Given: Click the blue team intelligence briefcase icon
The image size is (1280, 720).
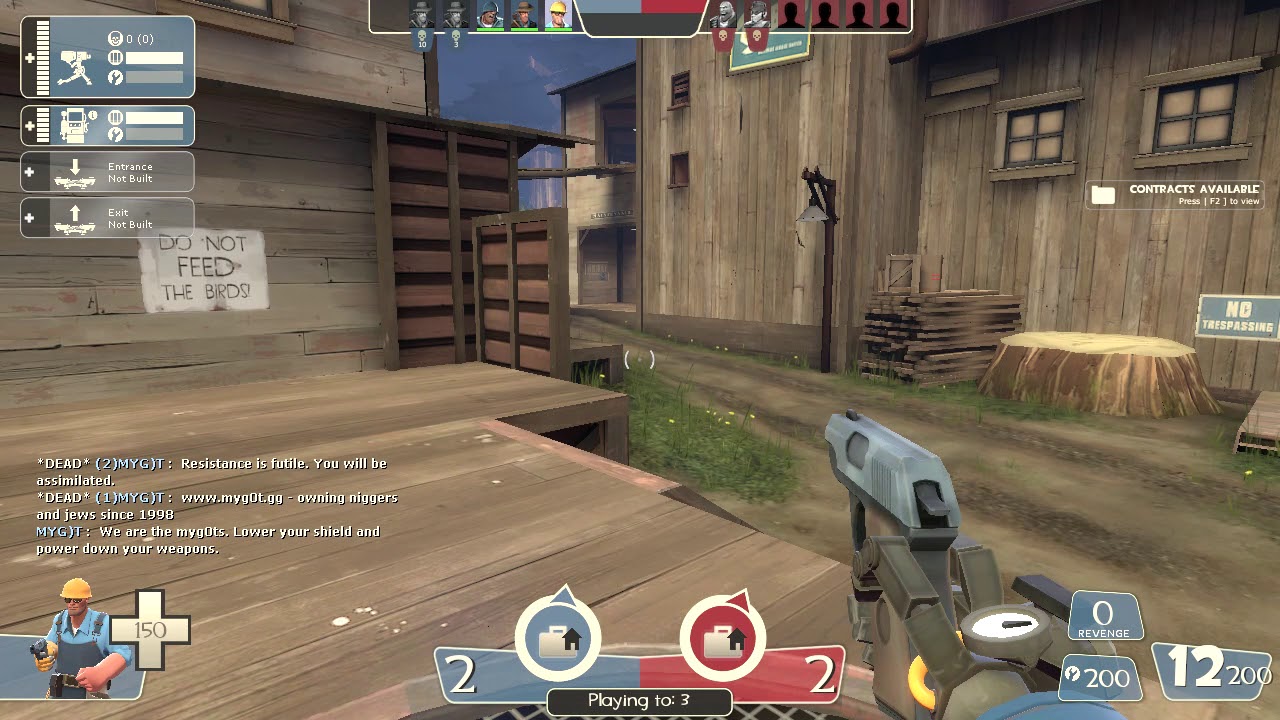Looking at the screenshot, I should 558,639.
